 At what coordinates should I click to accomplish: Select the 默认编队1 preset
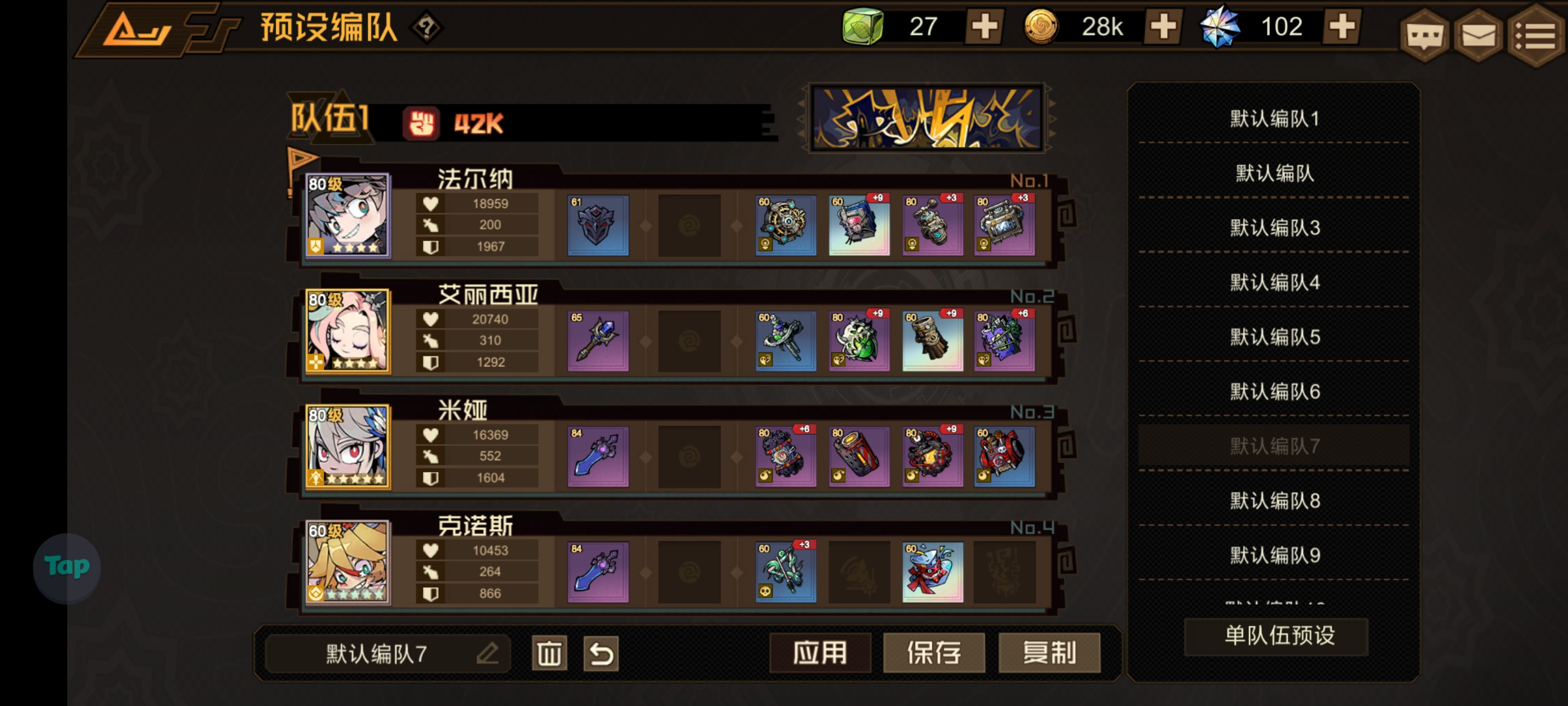click(1275, 119)
